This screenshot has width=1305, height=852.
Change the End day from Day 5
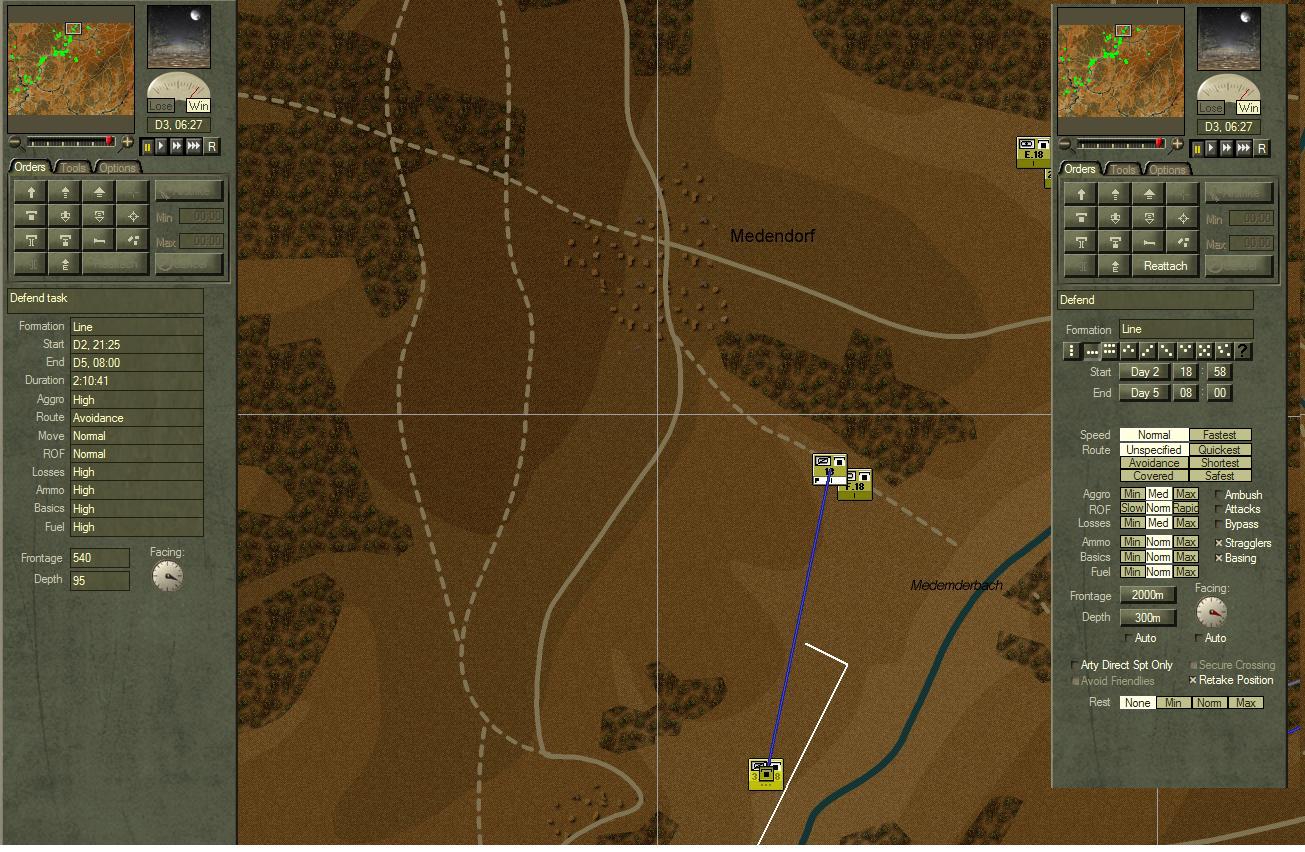tap(1144, 392)
